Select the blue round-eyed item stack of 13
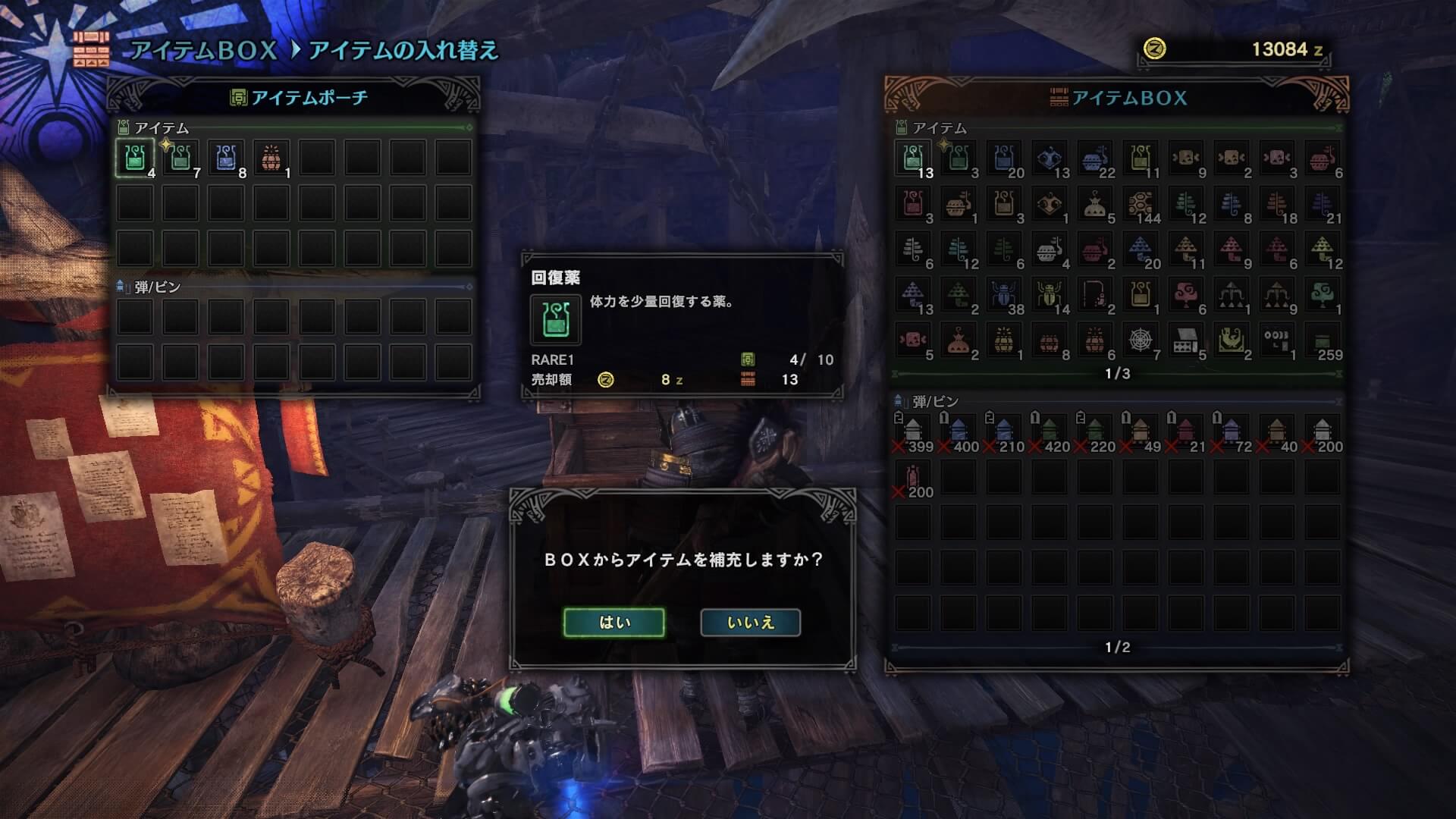The width and height of the screenshot is (1456, 819). pos(1050,158)
